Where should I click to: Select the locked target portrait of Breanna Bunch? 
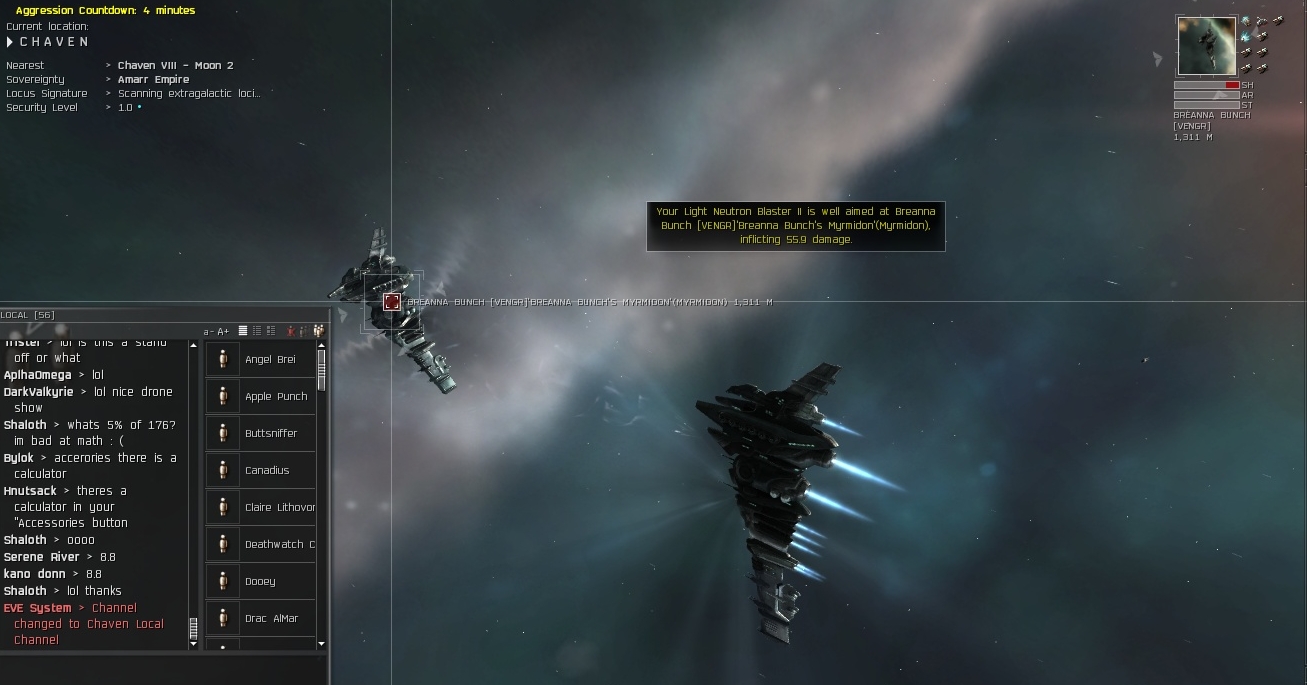(1207, 46)
